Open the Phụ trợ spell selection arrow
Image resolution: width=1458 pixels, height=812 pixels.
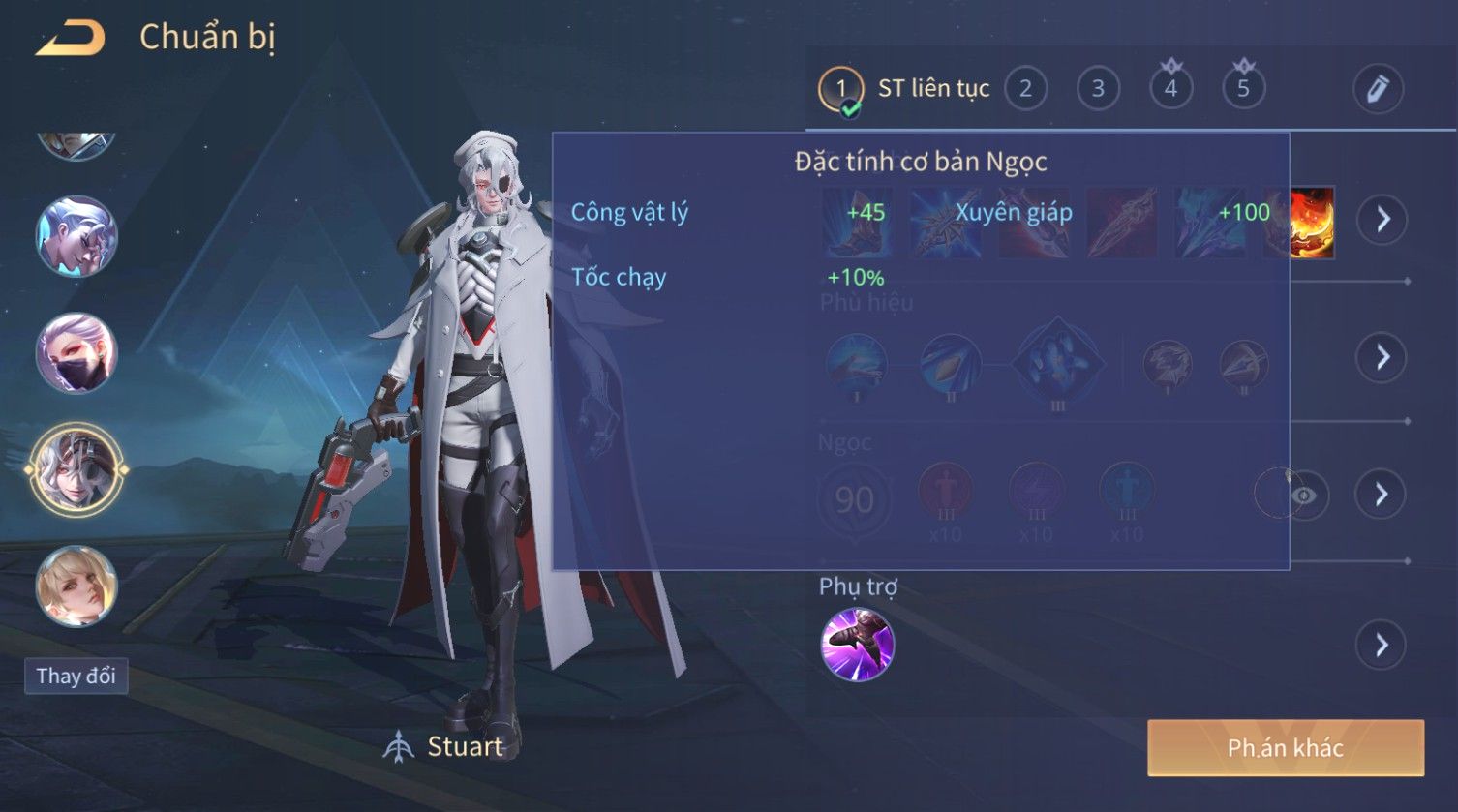click(x=1382, y=645)
